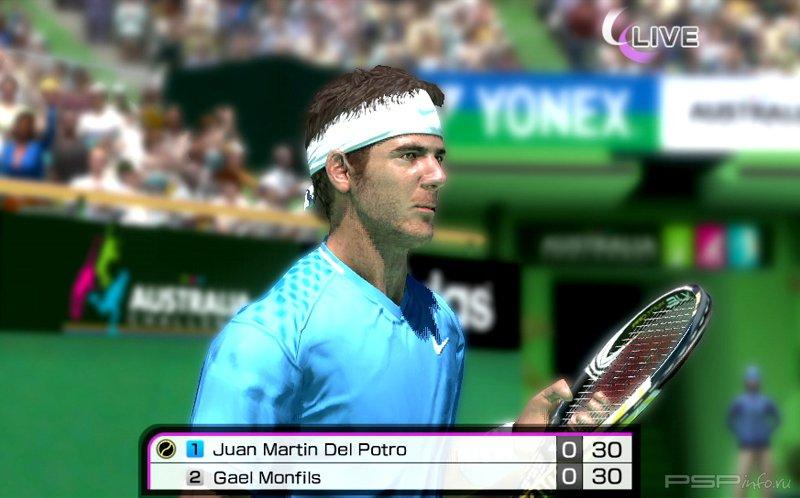Click the LIVE broadcast badge
Screen dimensions: 800x498
point(650,35)
